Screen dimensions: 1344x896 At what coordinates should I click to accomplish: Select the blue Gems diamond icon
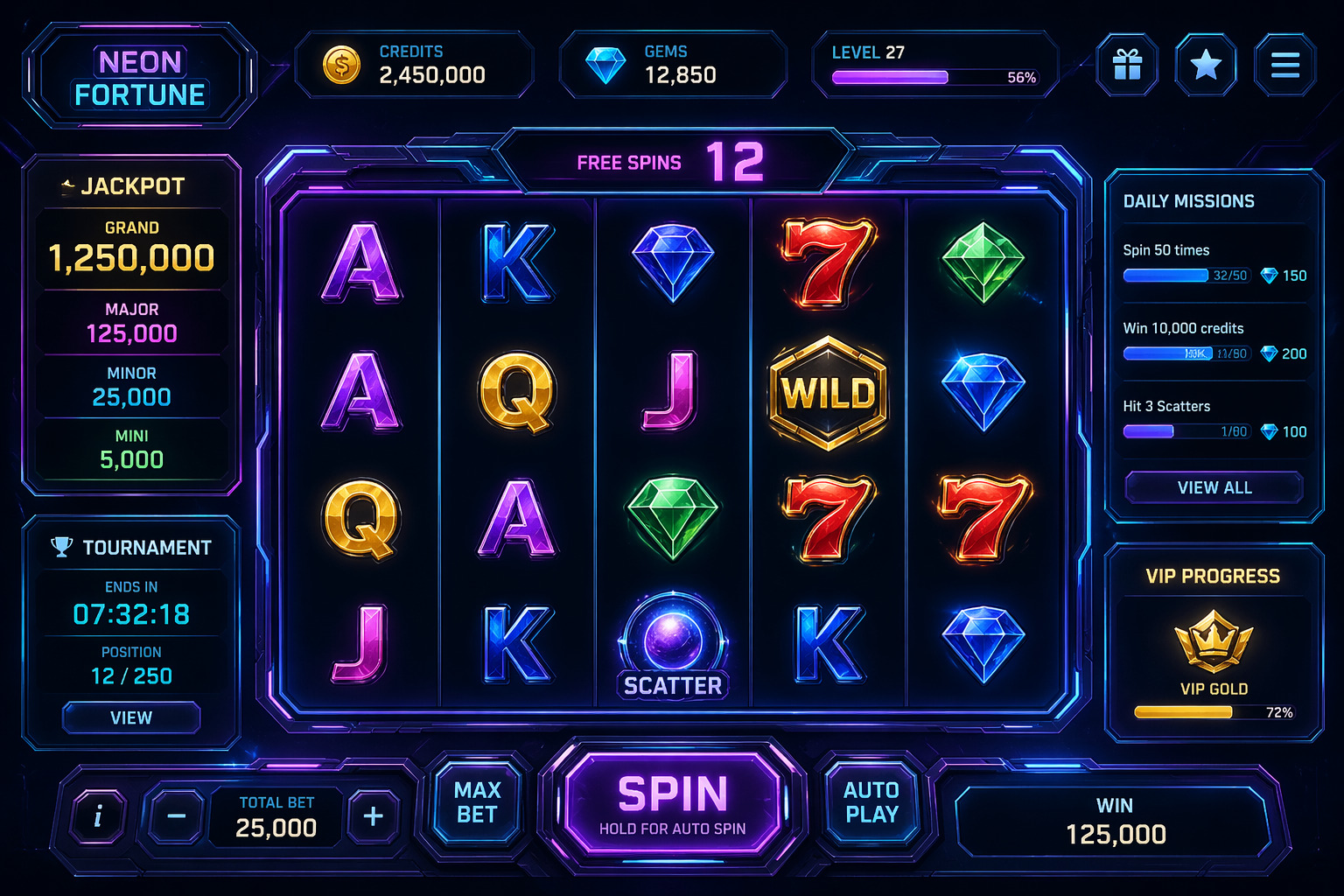606,63
